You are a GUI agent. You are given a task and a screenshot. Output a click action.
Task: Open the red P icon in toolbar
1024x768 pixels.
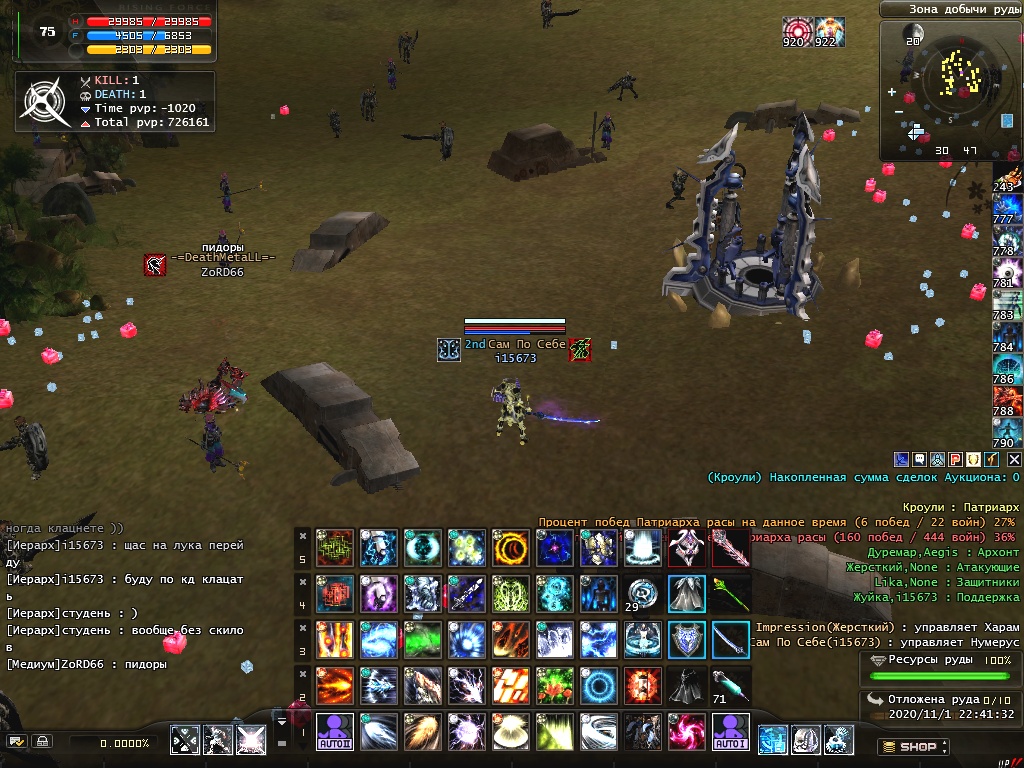pyautogui.click(x=956, y=459)
